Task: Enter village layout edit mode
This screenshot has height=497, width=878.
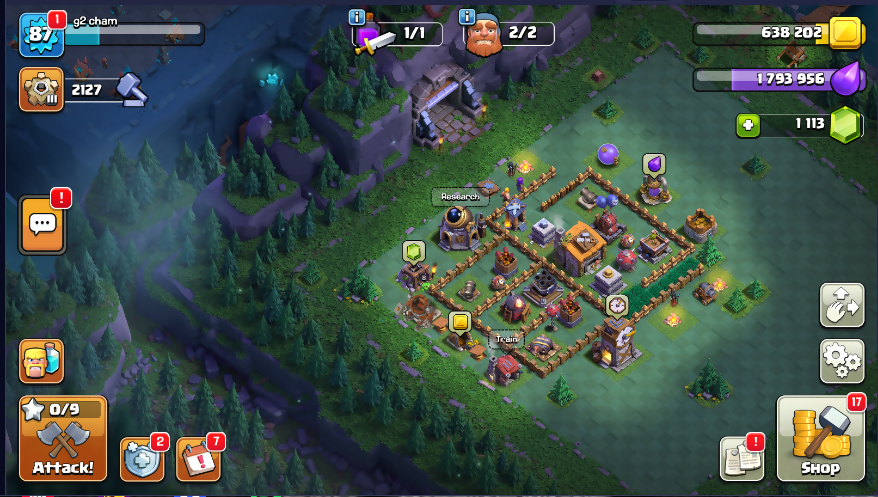Action: [x=841, y=305]
